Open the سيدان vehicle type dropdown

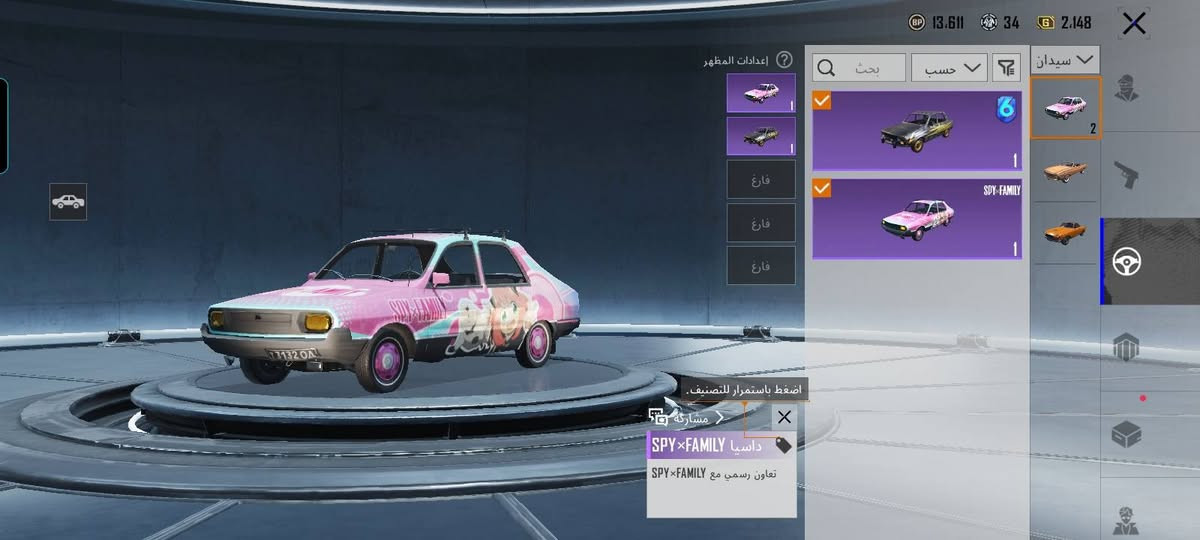pyautogui.click(x=1065, y=60)
